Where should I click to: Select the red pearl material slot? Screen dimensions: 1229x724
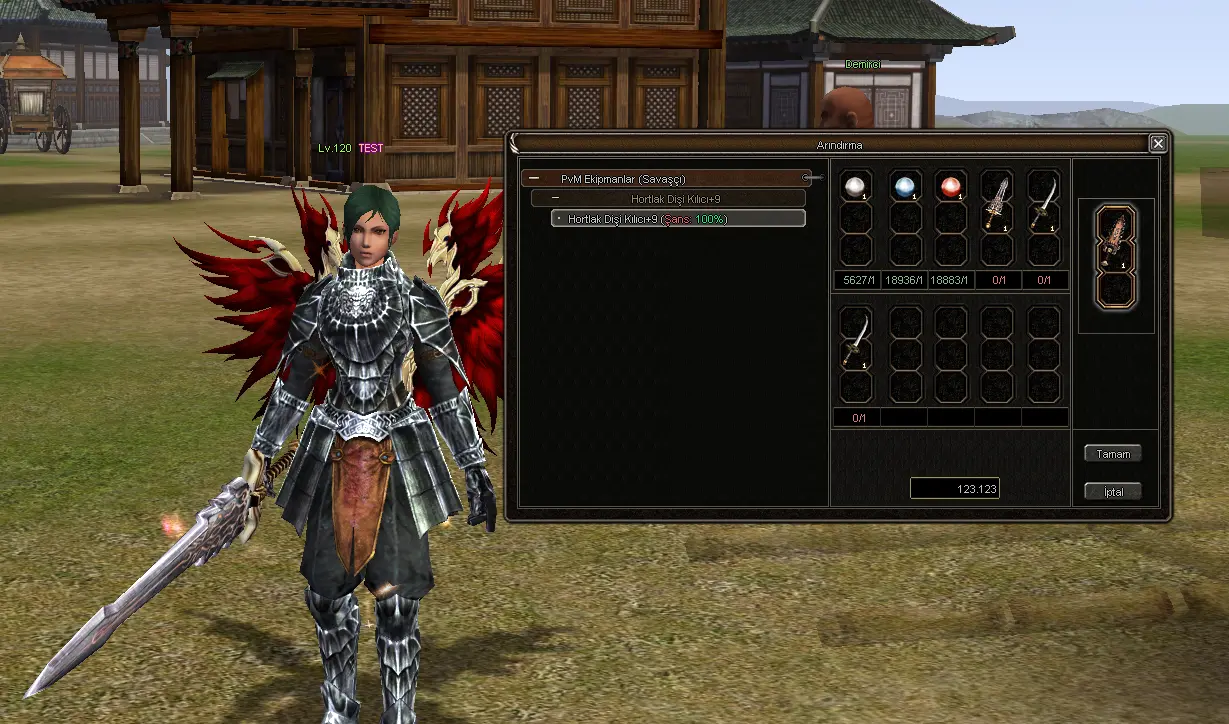[951, 186]
